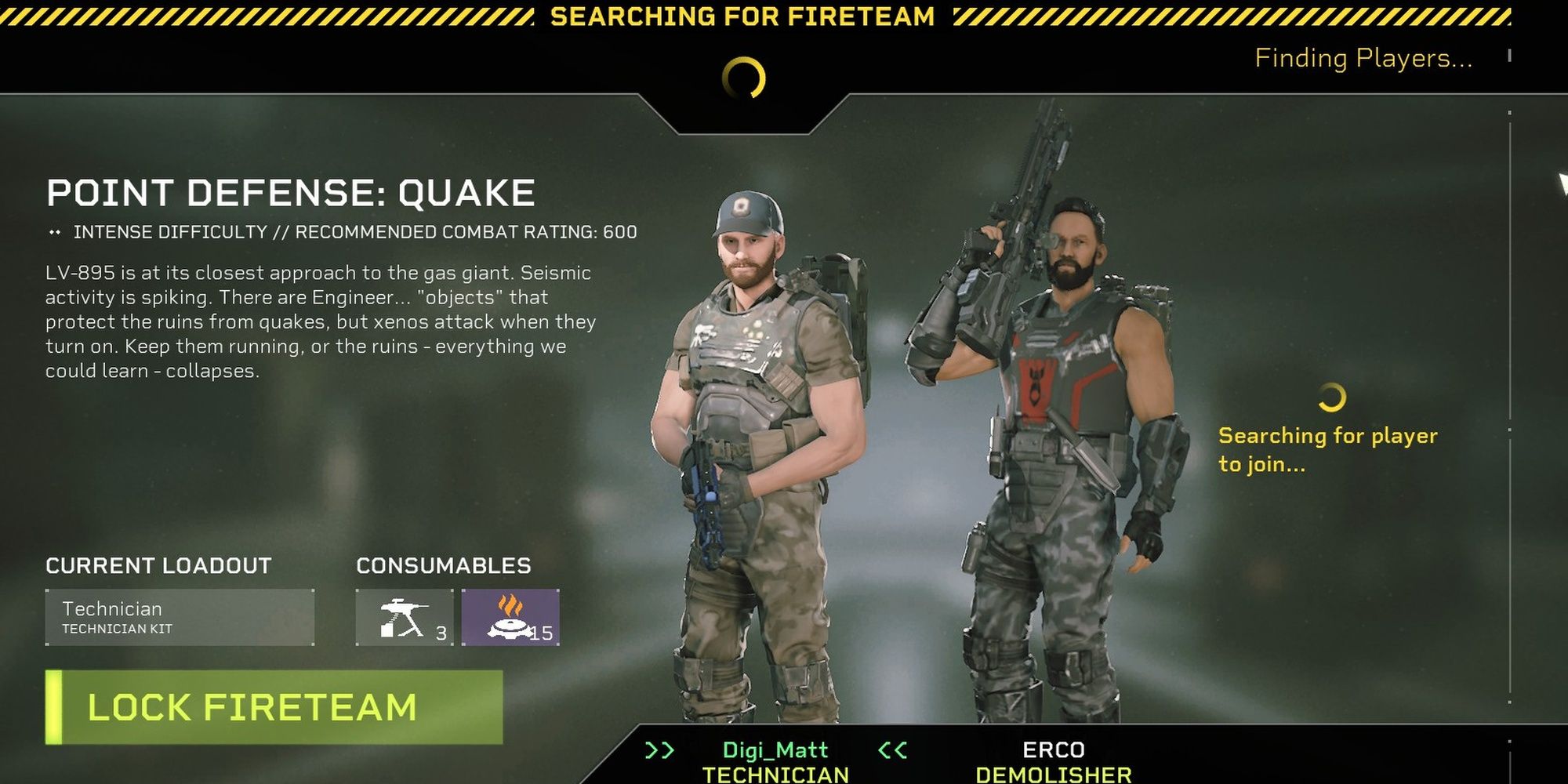Click the difficulty marker icon before INTENSE DIFFICULTY
1568x784 pixels.
pos(54,230)
